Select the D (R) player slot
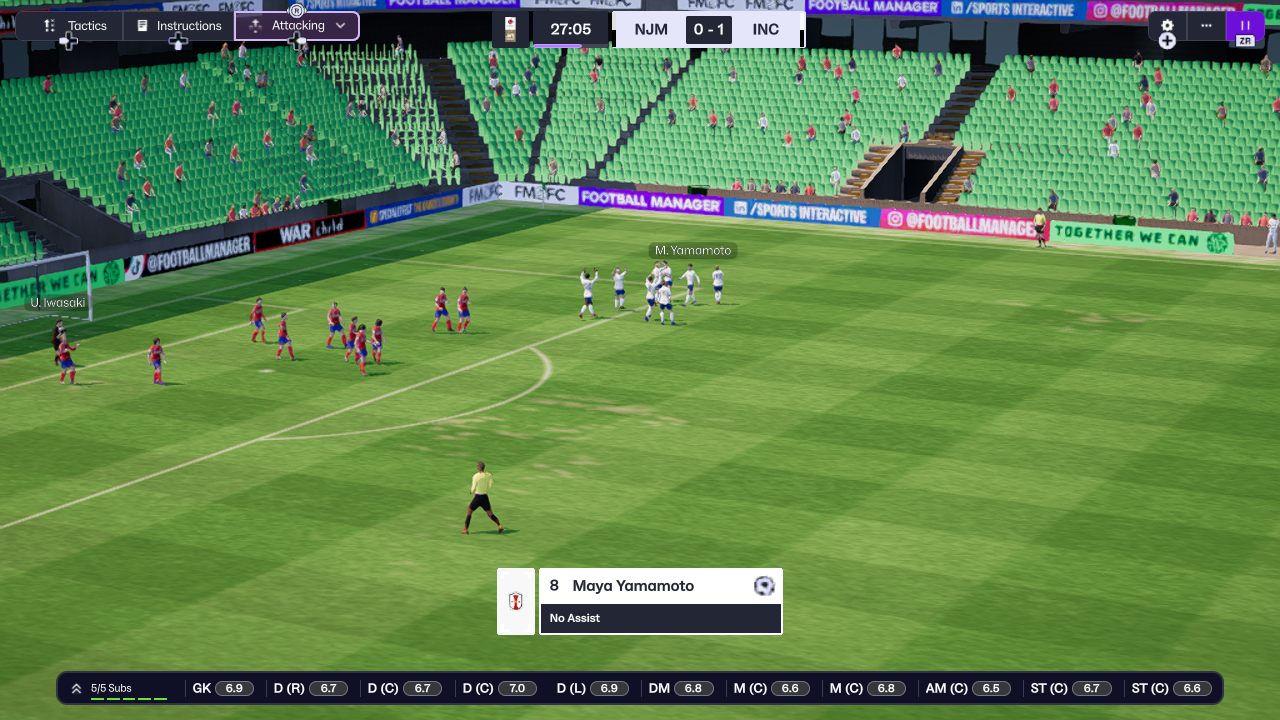1280x720 pixels. click(x=310, y=688)
